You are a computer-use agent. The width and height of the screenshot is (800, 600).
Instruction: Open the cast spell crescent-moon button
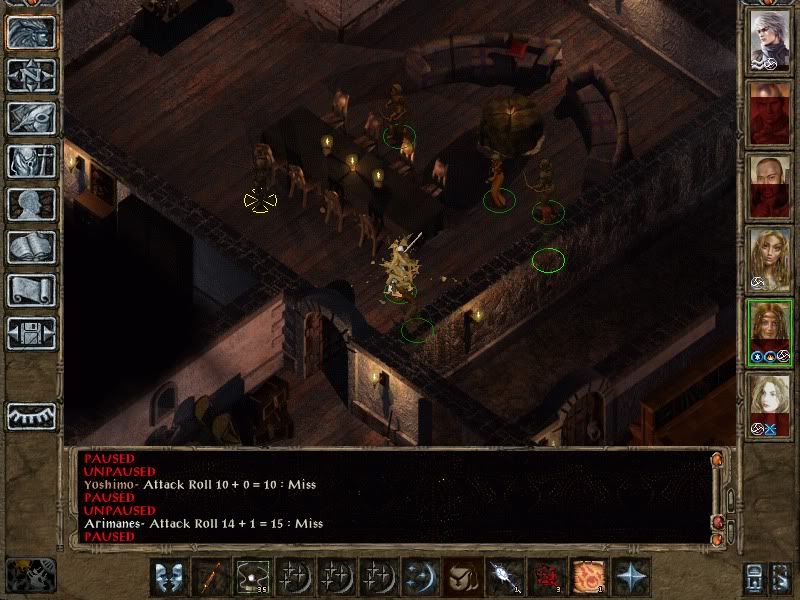tap(418, 577)
